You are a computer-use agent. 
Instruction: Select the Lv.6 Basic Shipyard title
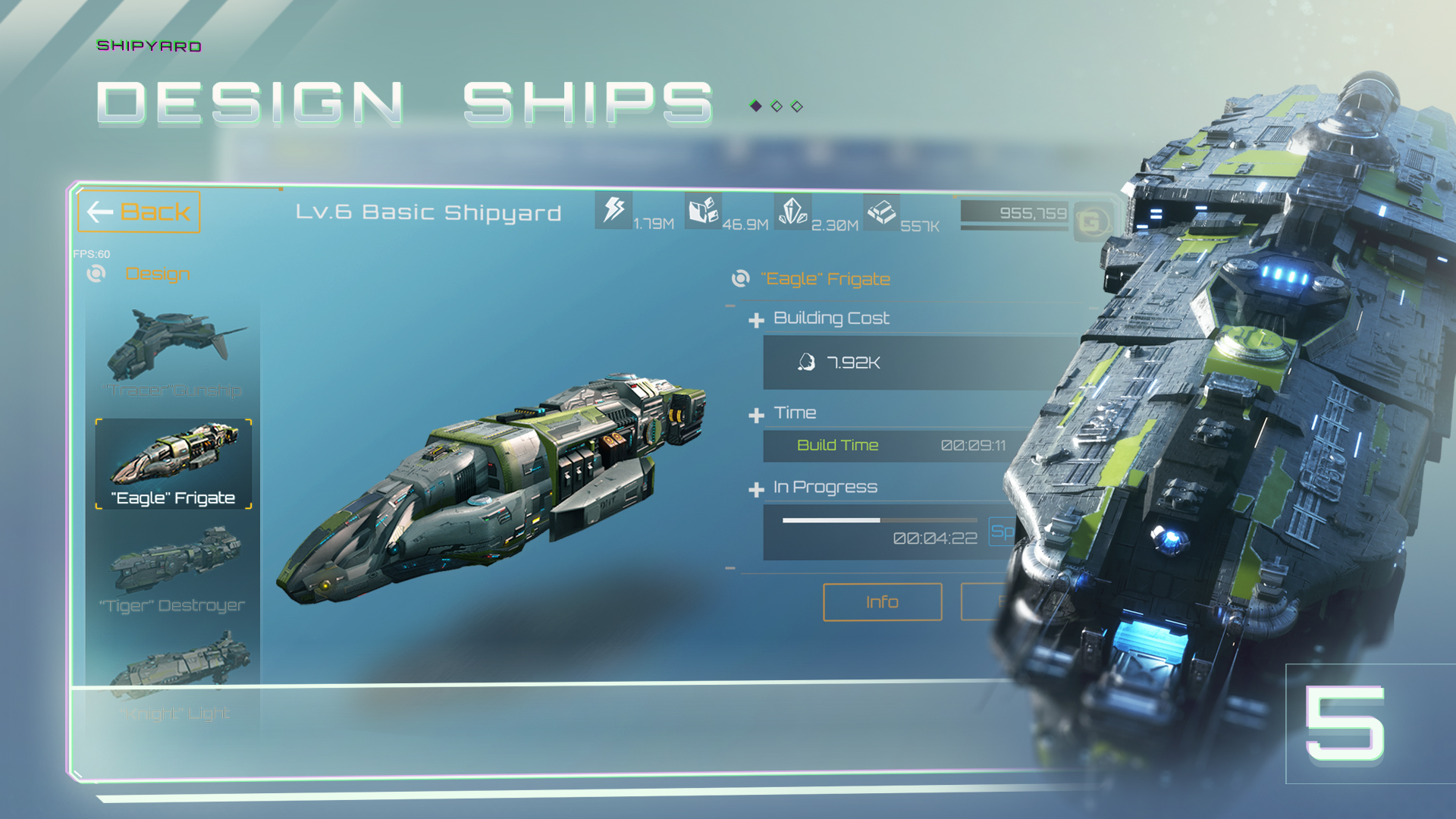(428, 212)
